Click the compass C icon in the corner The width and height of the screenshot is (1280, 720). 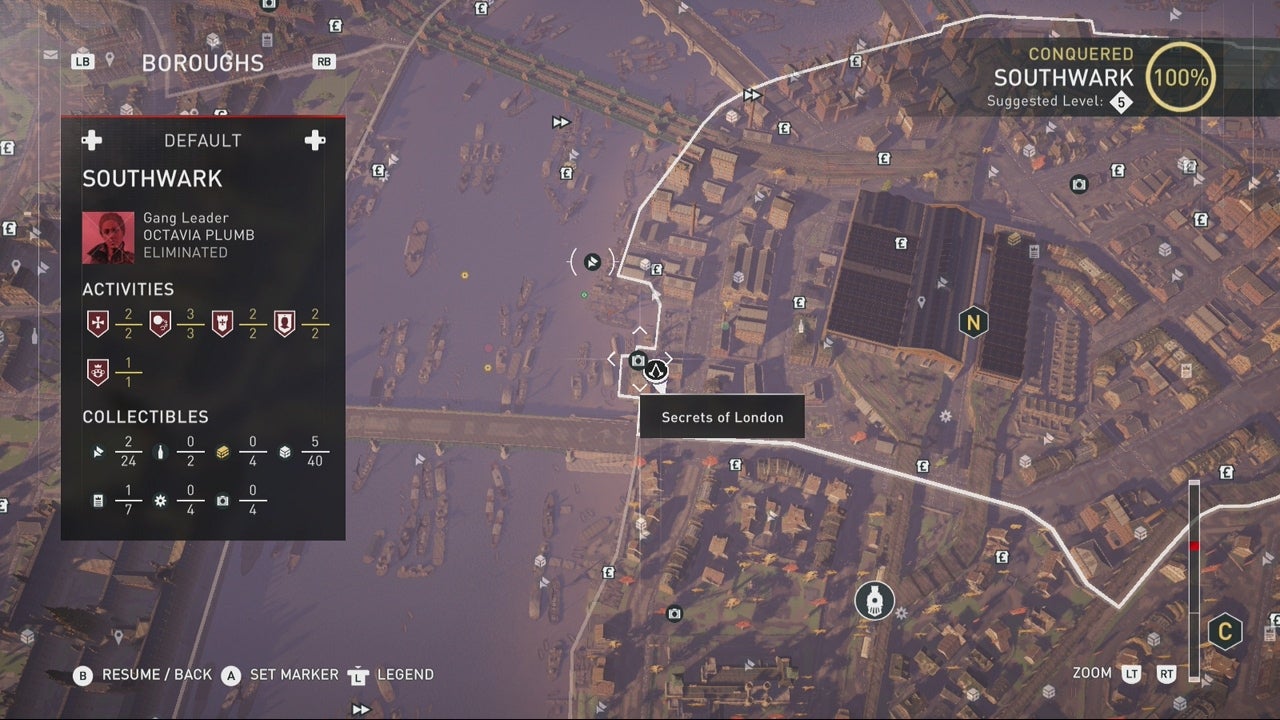coord(1227,633)
